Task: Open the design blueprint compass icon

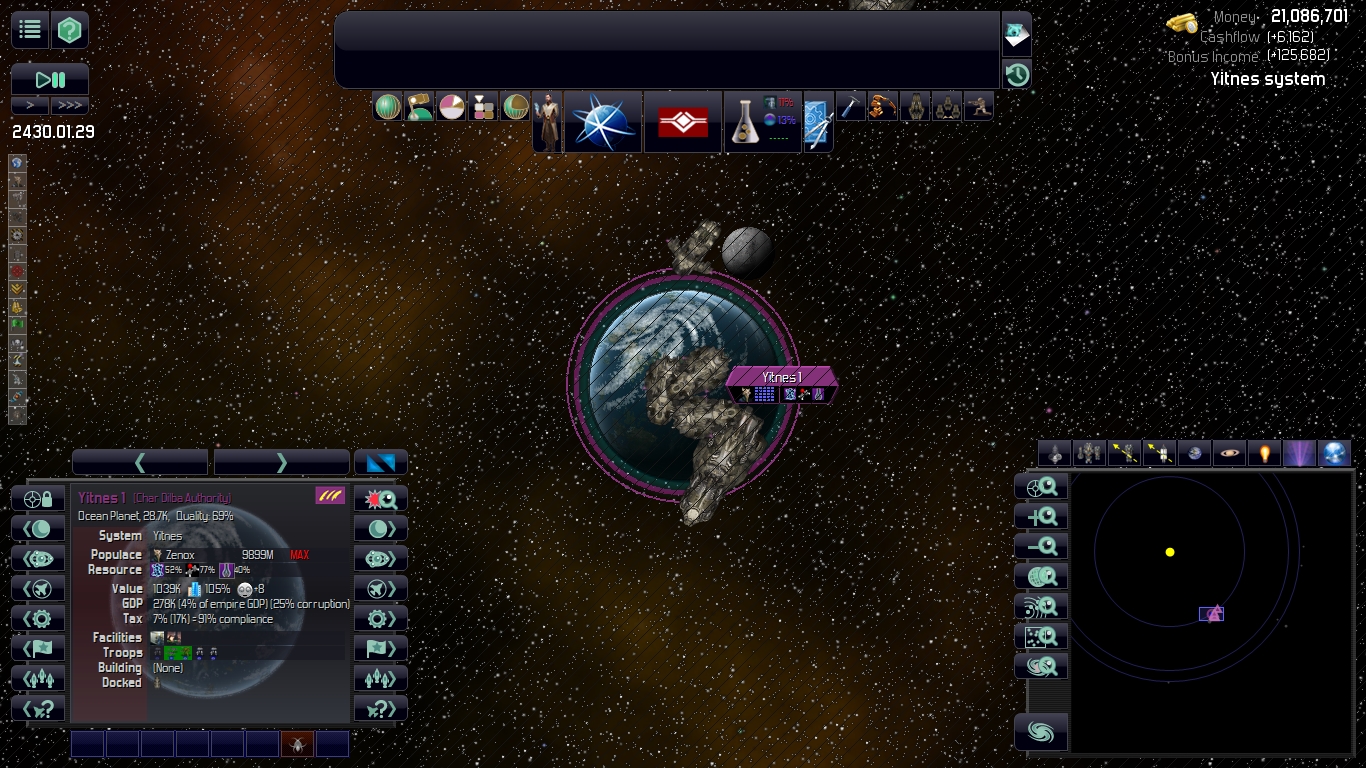Action: [x=818, y=122]
